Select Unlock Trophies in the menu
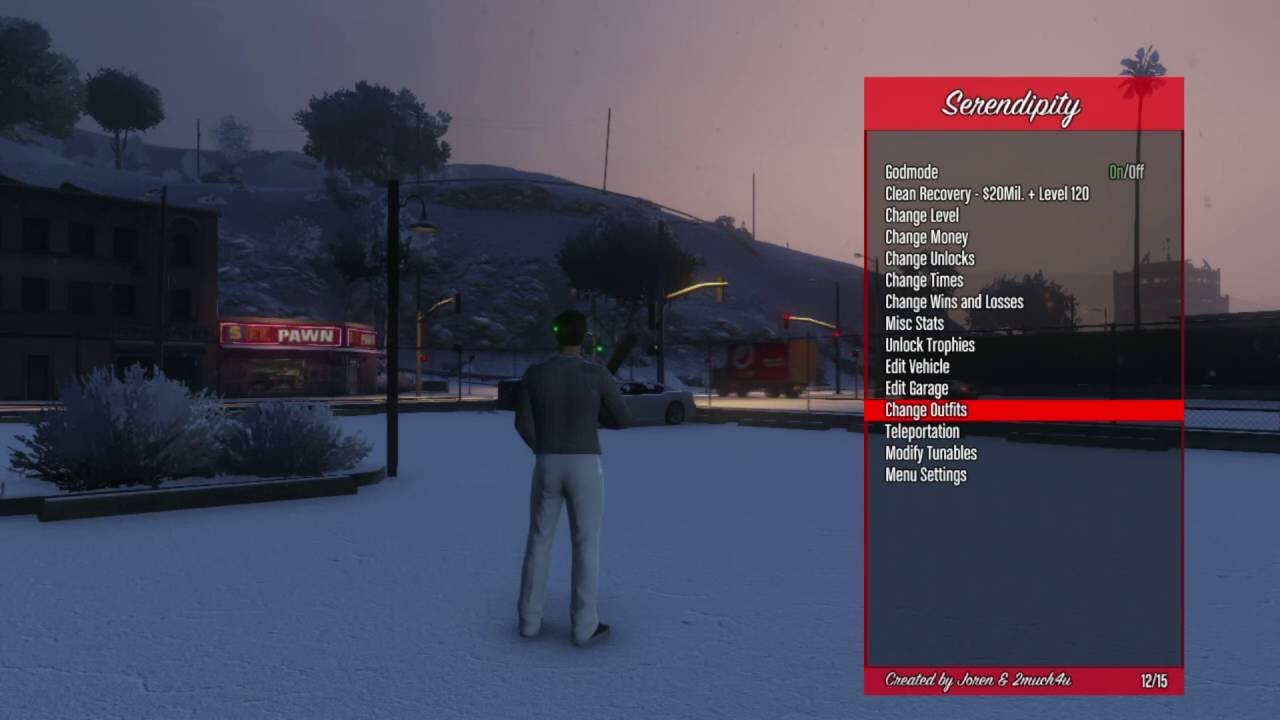The height and width of the screenshot is (720, 1280). point(929,345)
